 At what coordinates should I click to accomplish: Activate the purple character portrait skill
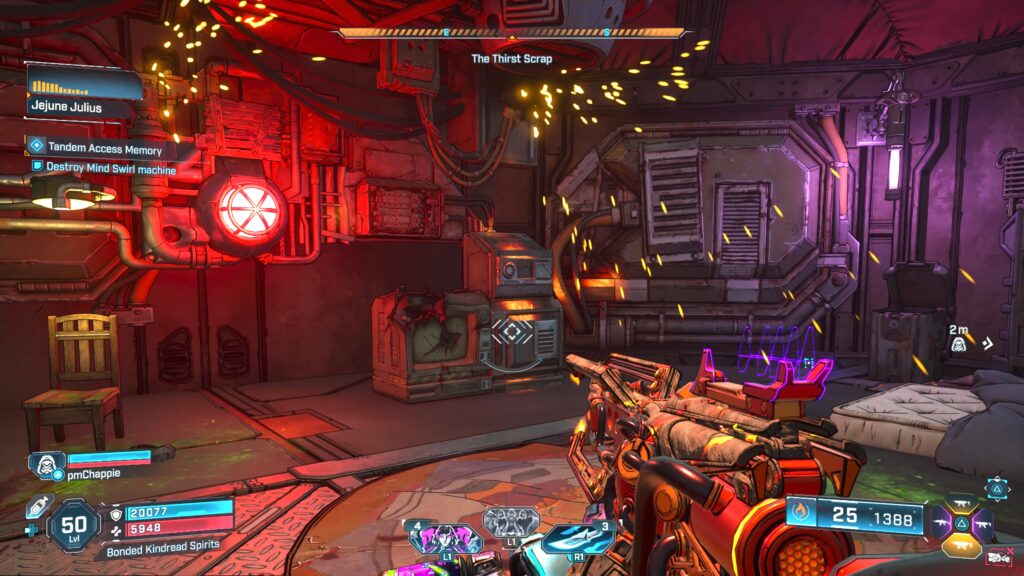pyautogui.click(x=440, y=538)
